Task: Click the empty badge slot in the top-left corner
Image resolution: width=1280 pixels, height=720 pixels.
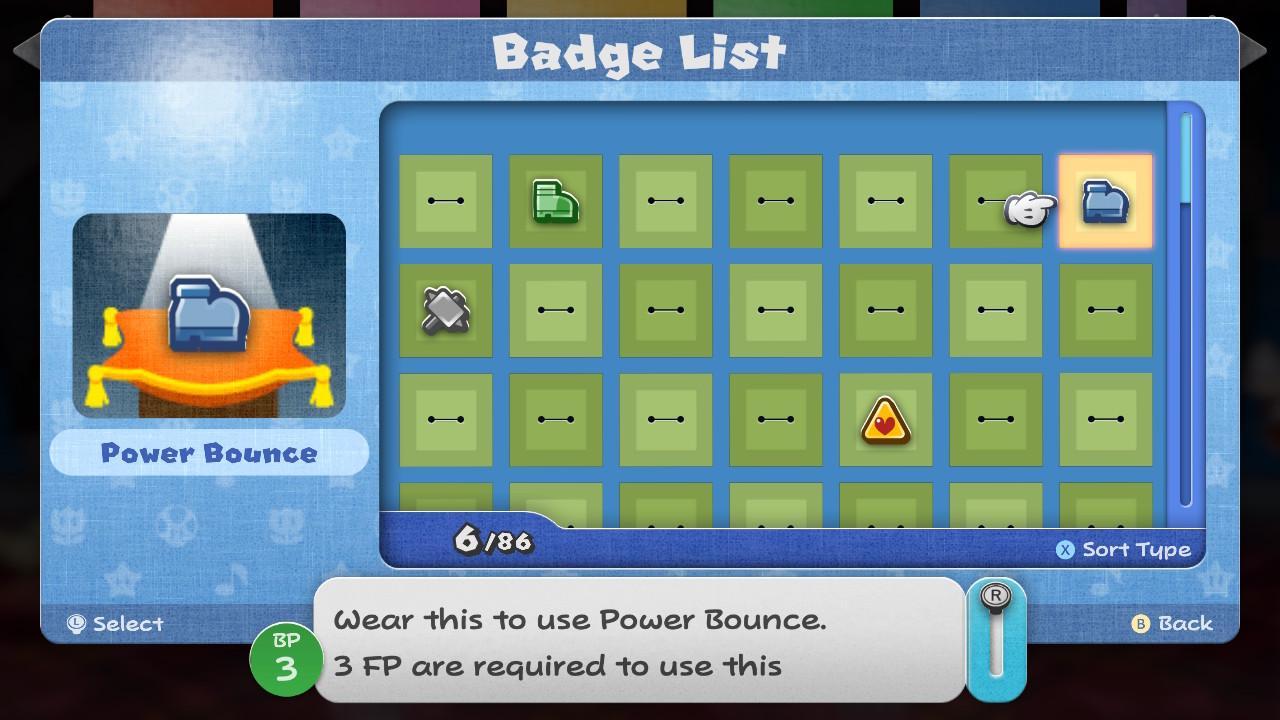Action: (x=446, y=200)
